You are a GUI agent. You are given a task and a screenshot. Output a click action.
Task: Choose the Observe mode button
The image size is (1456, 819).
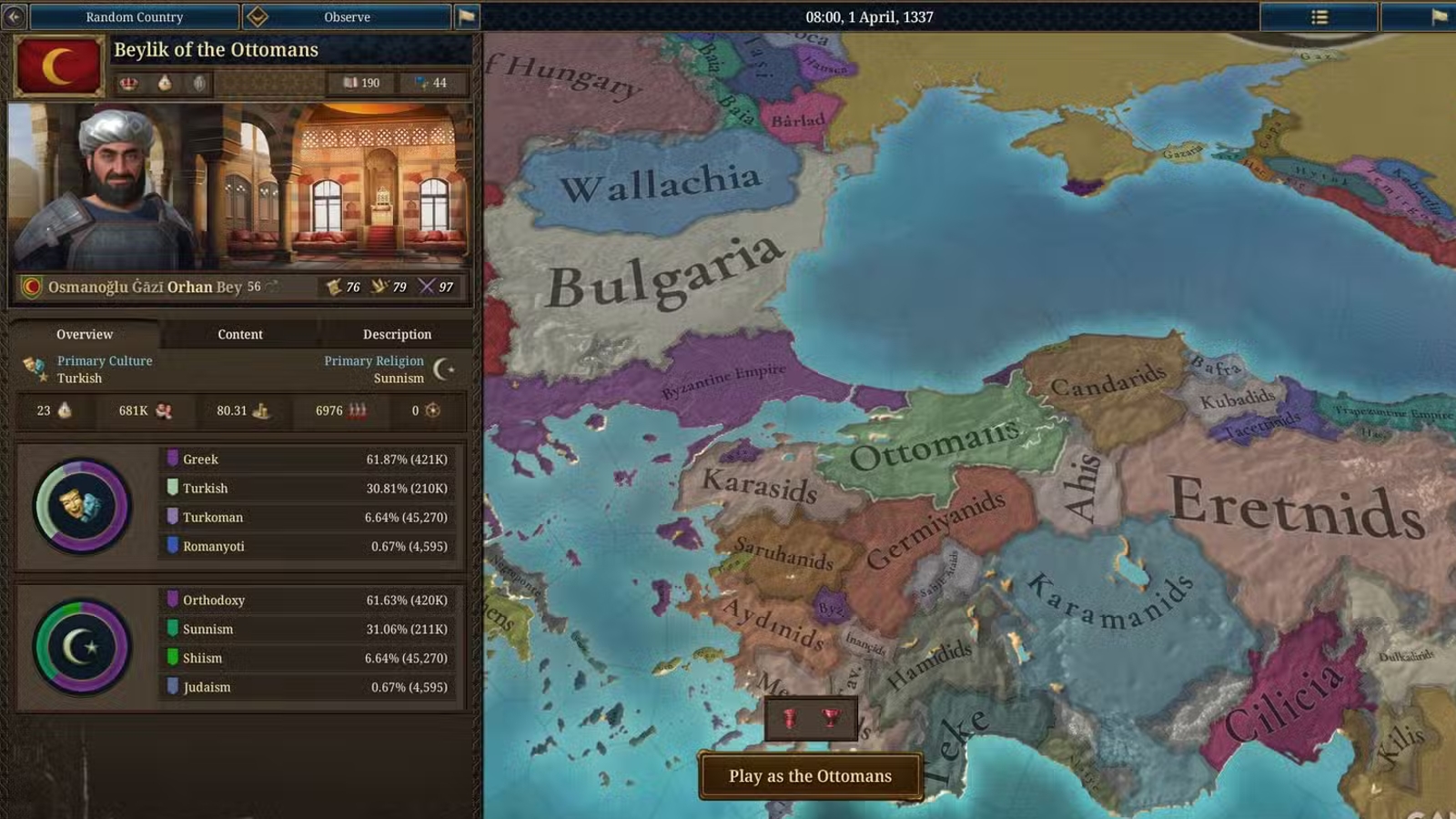(x=347, y=16)
